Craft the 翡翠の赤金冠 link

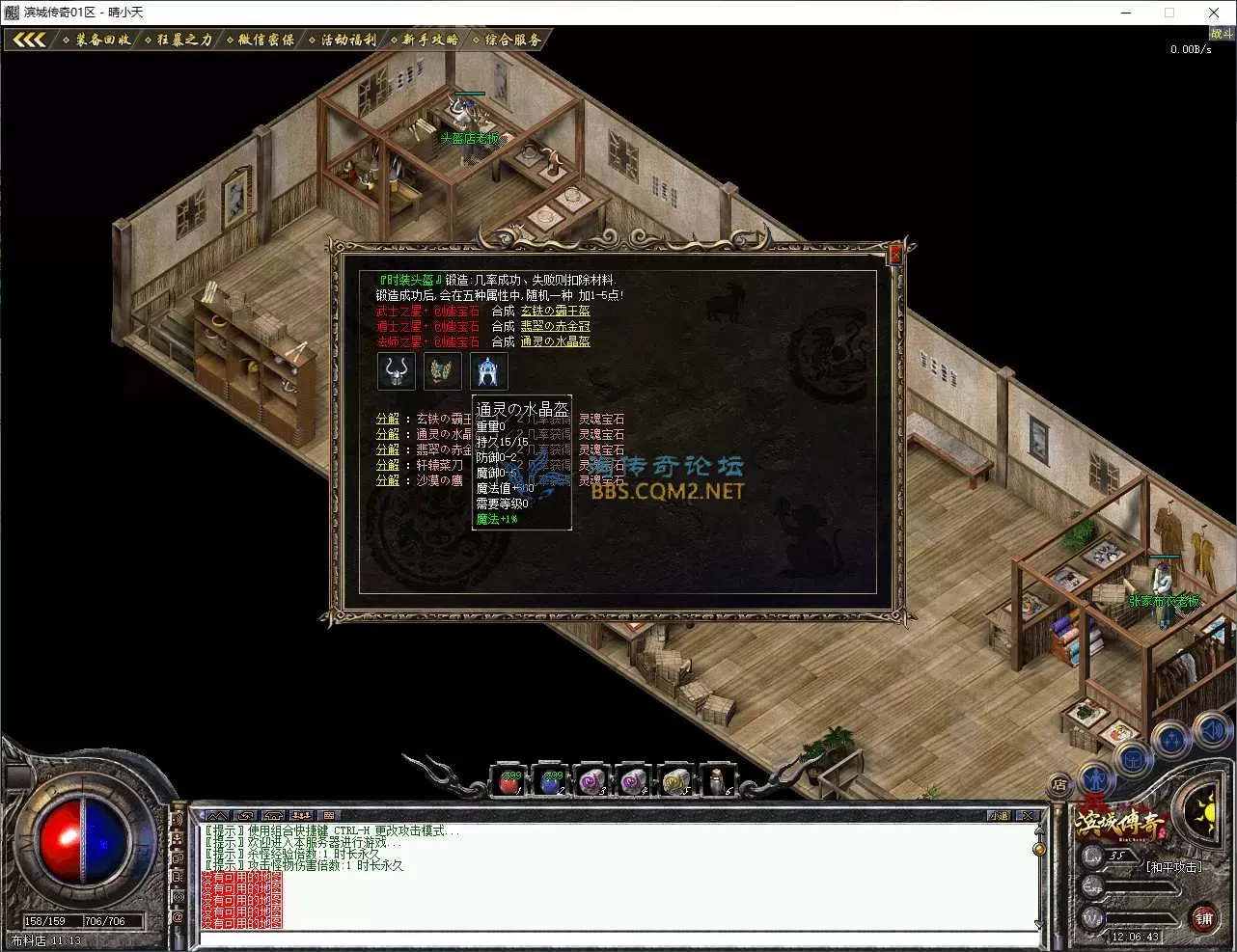point(555,326)
